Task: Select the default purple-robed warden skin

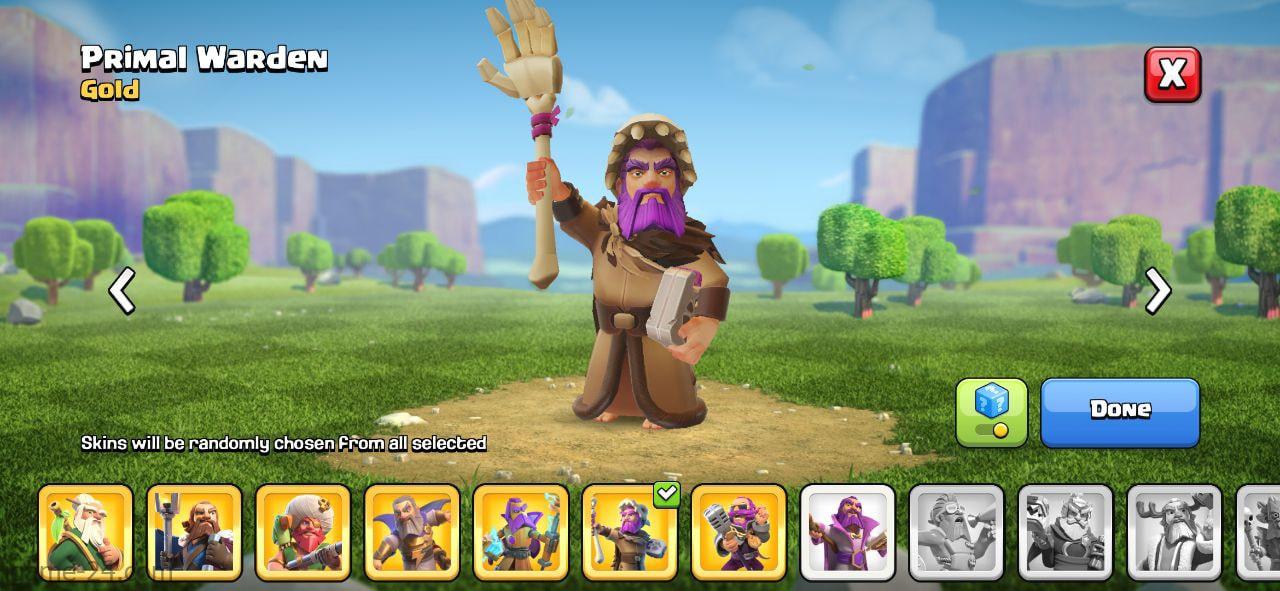Action: tap(848, 532)
